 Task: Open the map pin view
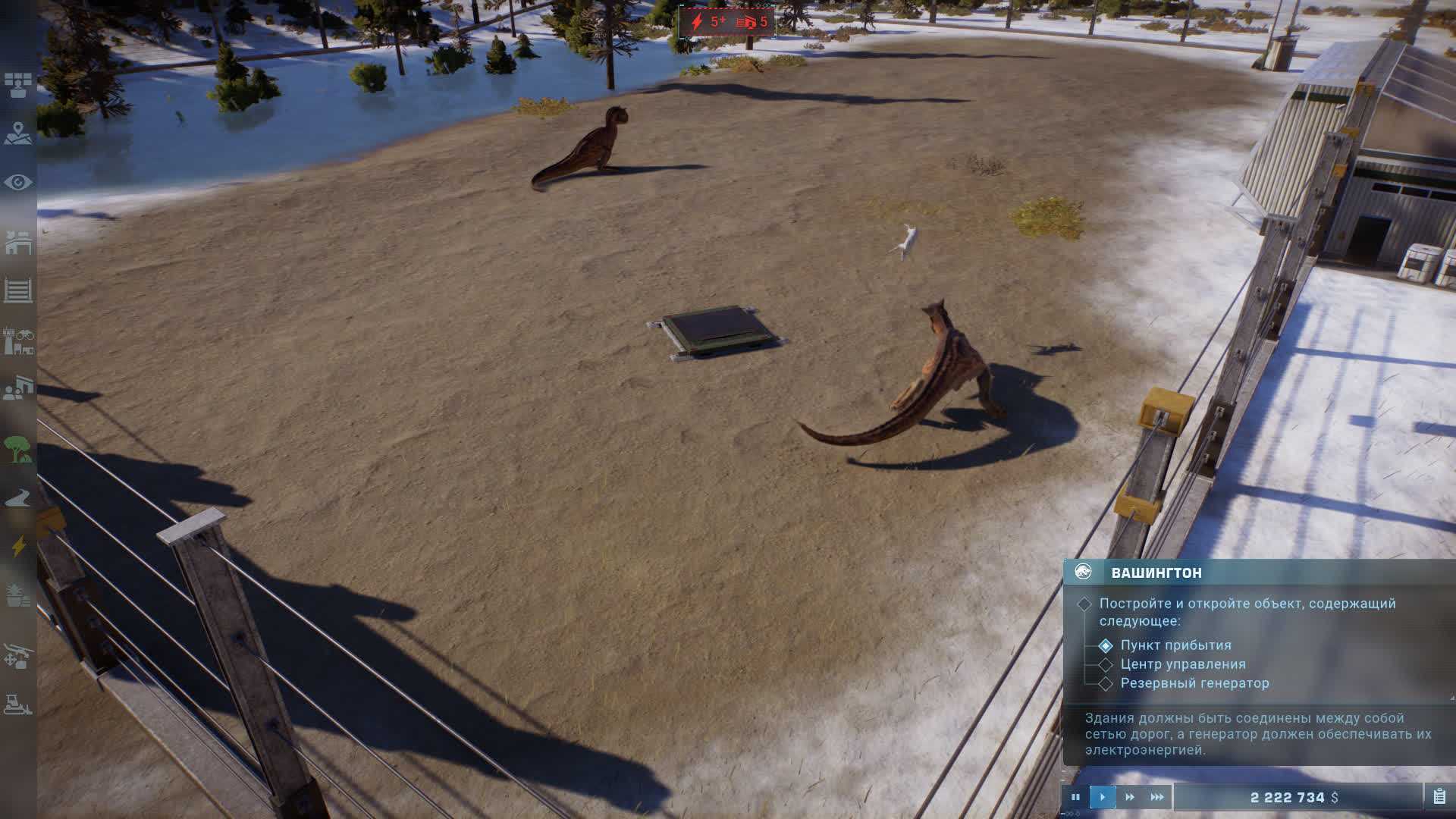[18, 133]
